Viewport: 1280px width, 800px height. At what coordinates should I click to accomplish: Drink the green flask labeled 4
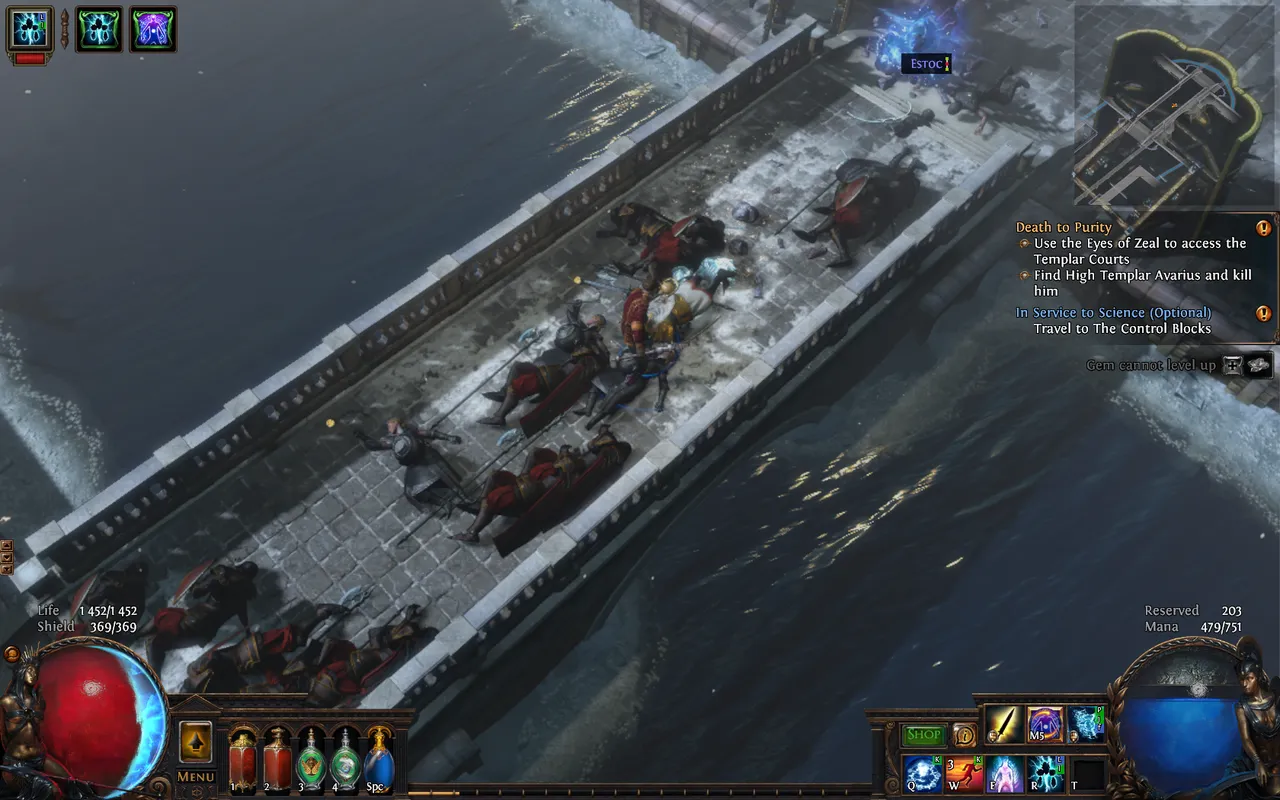tap(346, 761)
